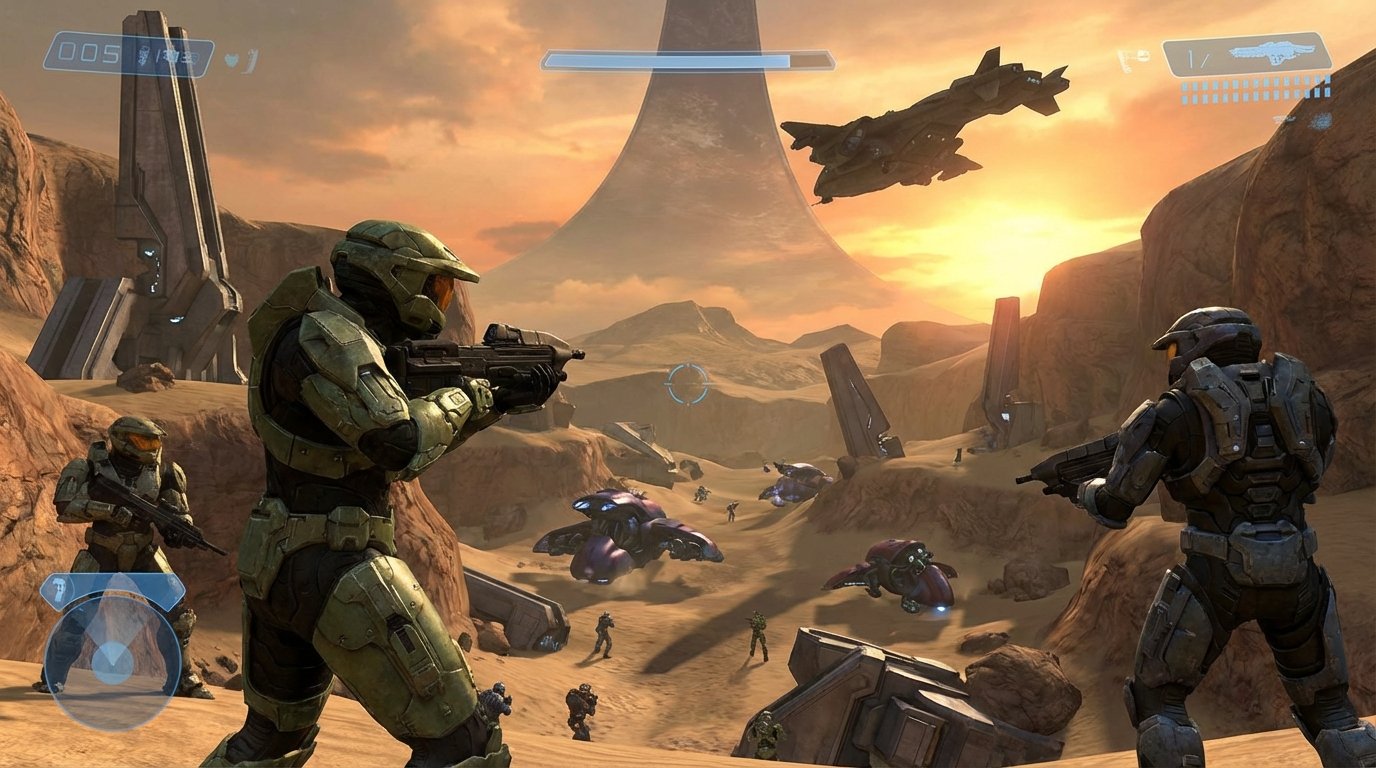Click the circular targeting reticle at screen center
Viewport: 1376px width, 768px height.
(690, 383)
